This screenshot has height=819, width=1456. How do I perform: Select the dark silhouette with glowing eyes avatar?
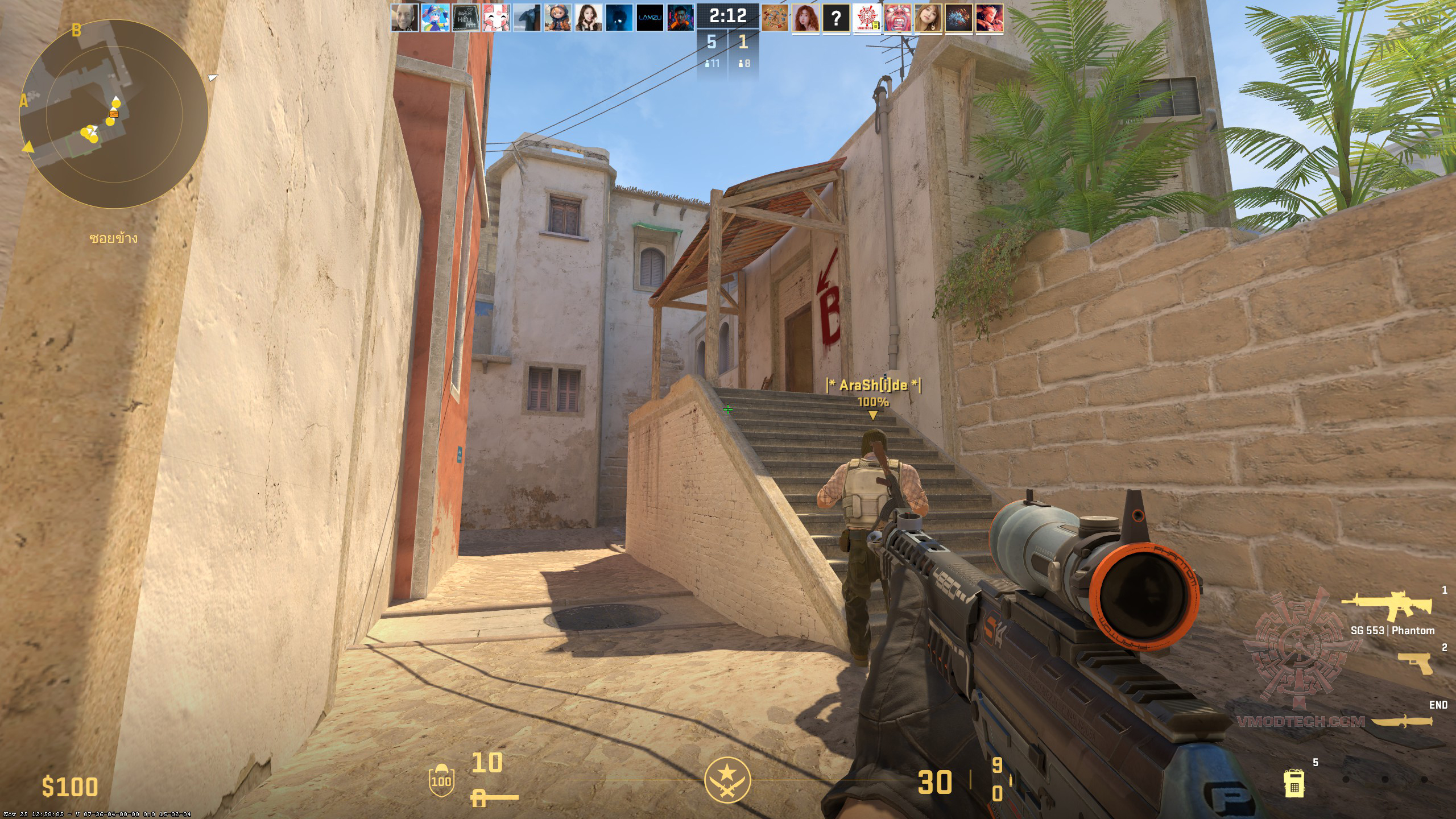(x=619, y=18)
